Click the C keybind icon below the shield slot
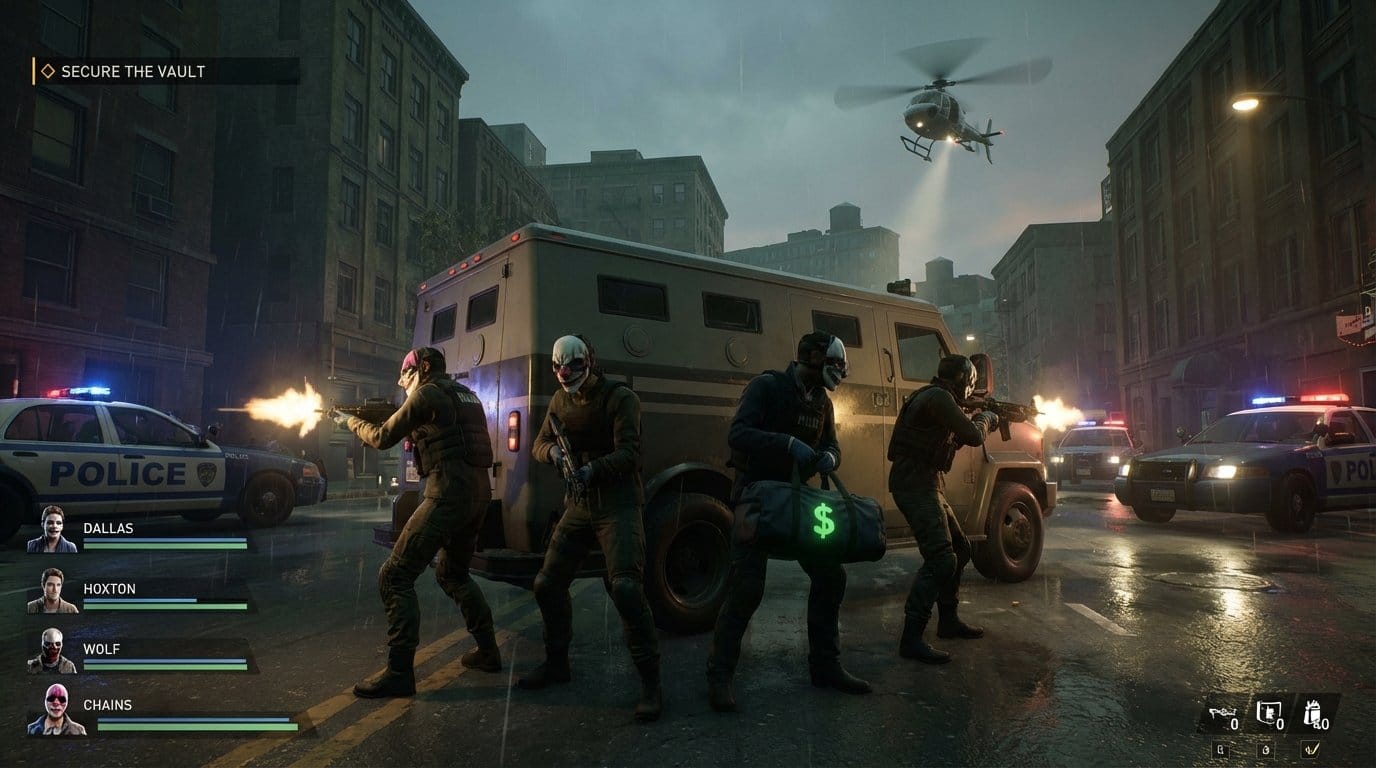This screenshot has height=768, width=1376. coord(1266,750)
